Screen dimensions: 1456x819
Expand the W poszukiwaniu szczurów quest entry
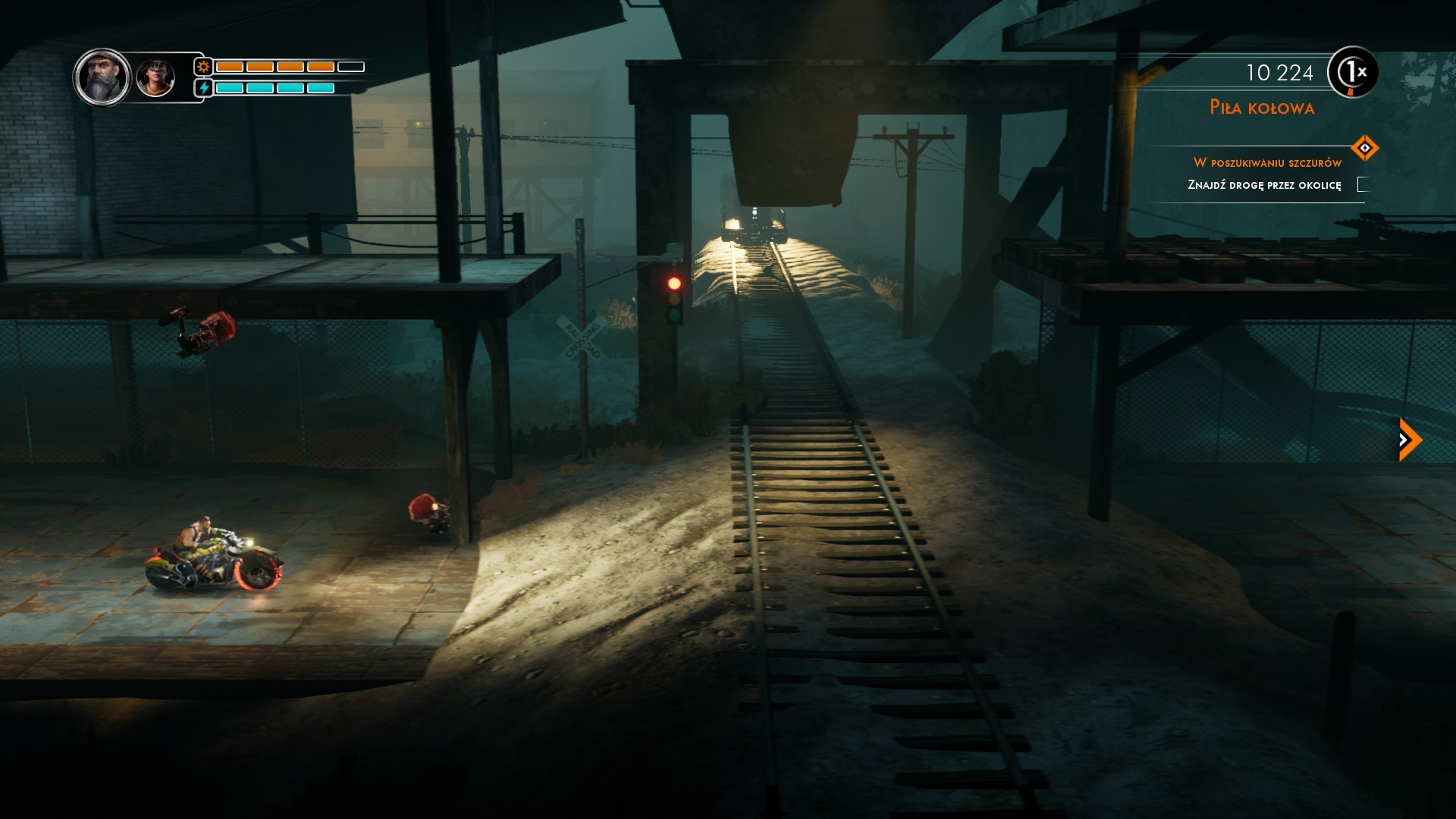tap(1268, 162)
